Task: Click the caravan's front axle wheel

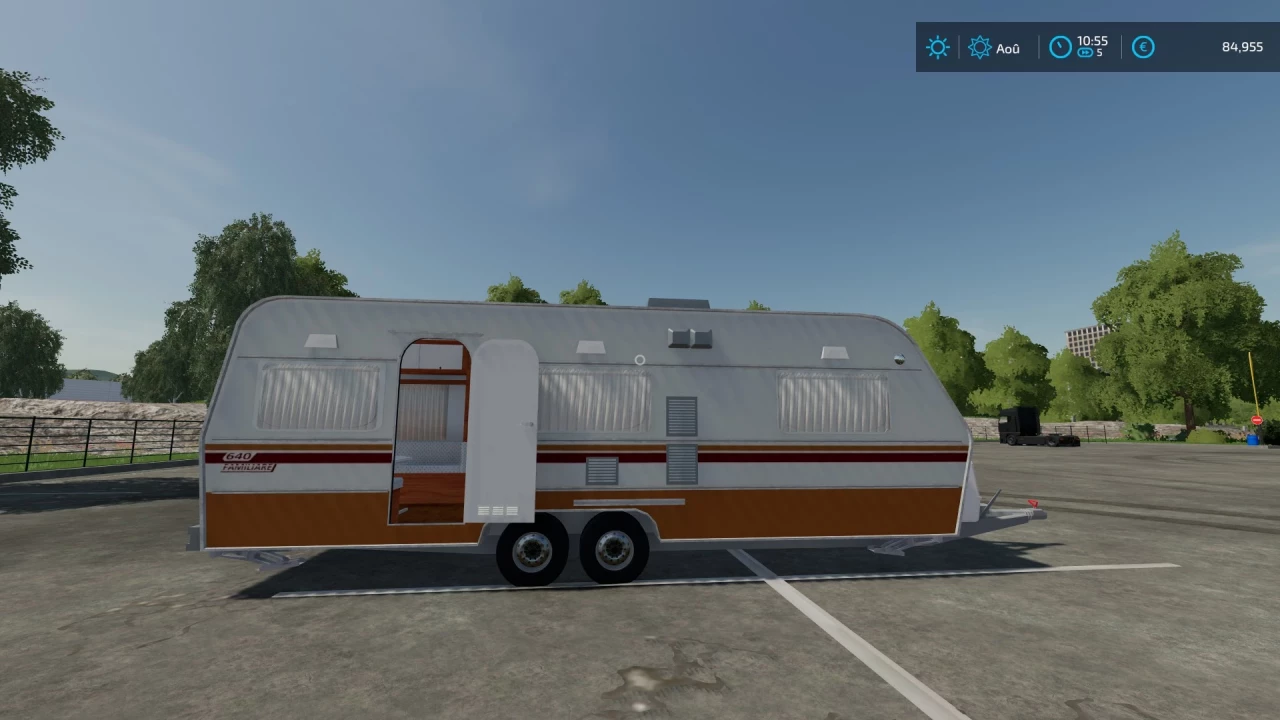Action: coord(533,548)
